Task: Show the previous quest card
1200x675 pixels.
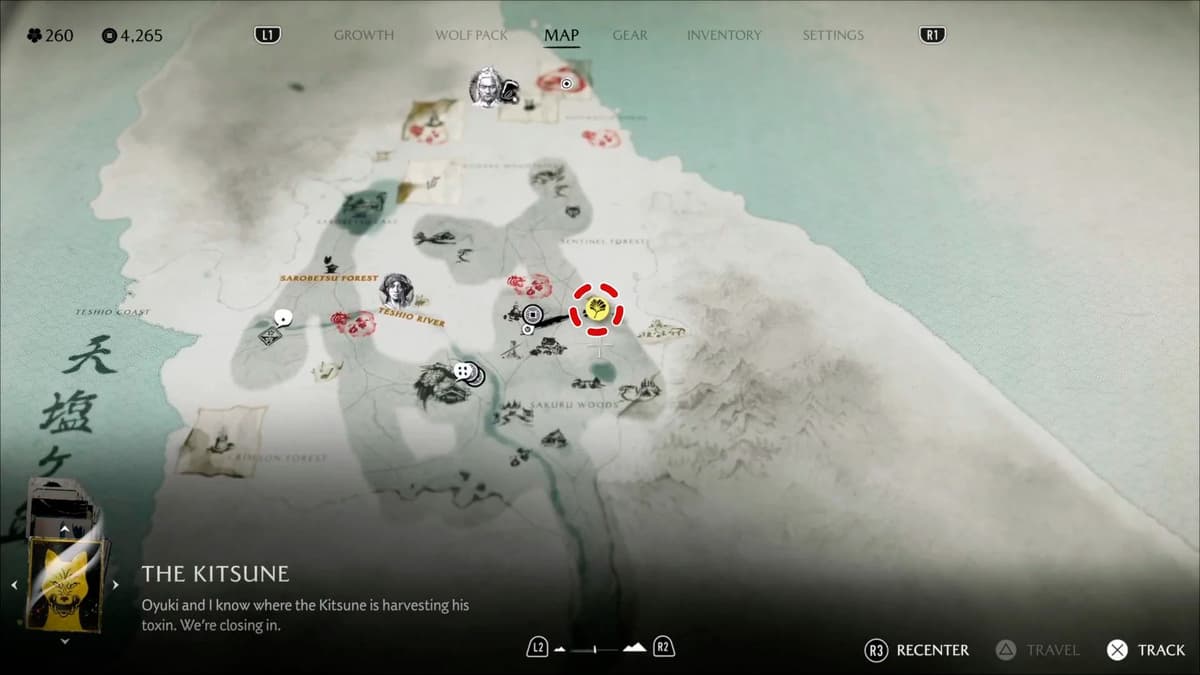Action: [14, 585]
